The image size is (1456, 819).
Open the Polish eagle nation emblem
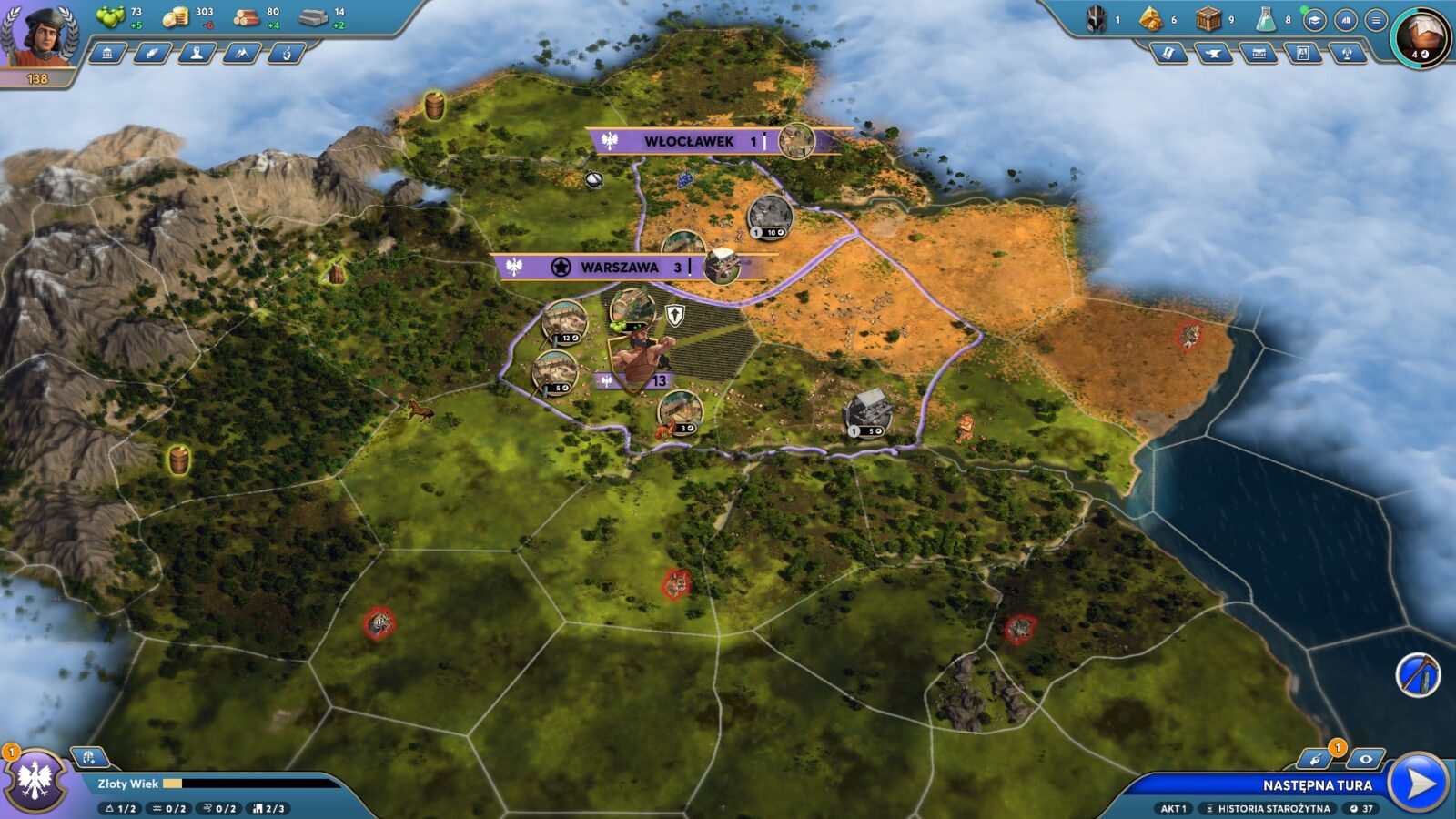click(36, 781)
